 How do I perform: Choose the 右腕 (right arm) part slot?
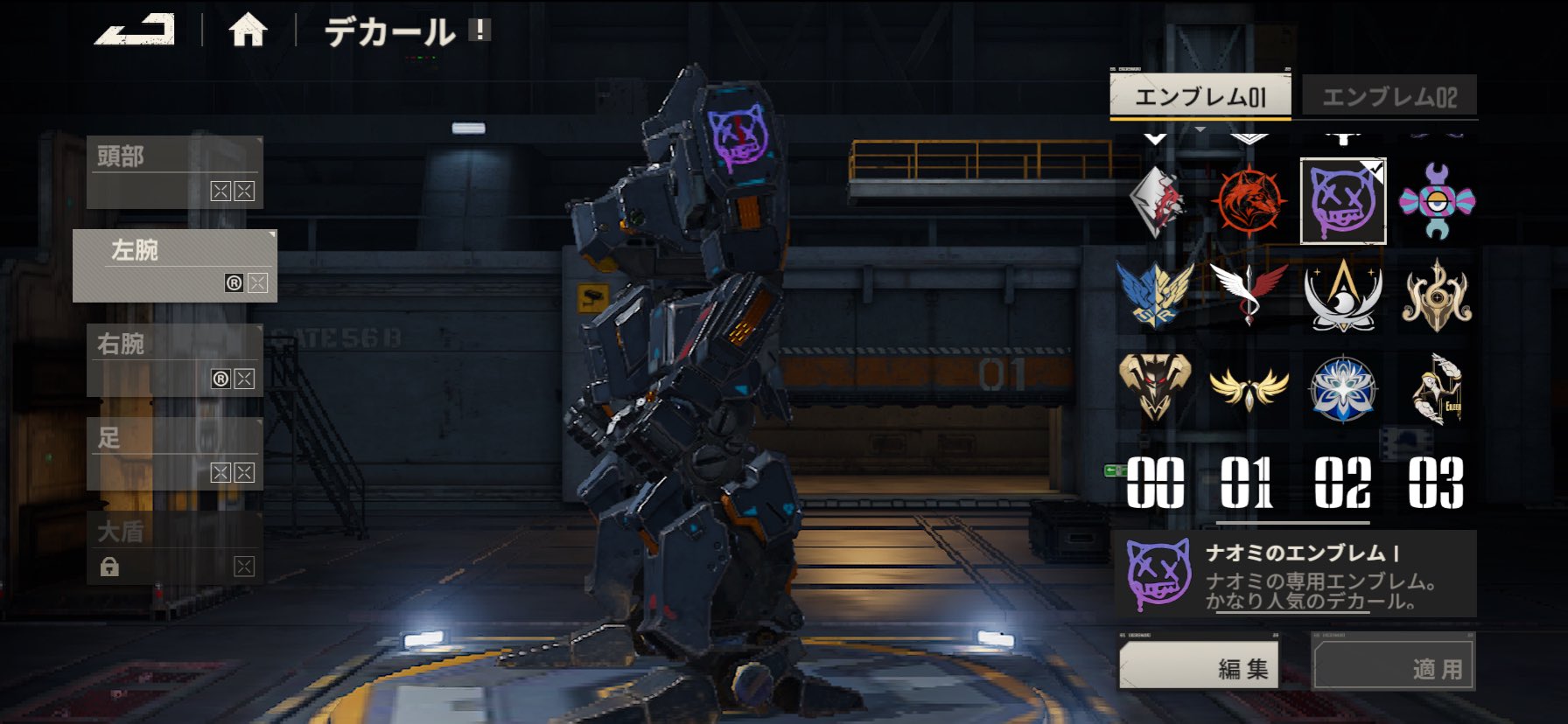pos(174,359)
